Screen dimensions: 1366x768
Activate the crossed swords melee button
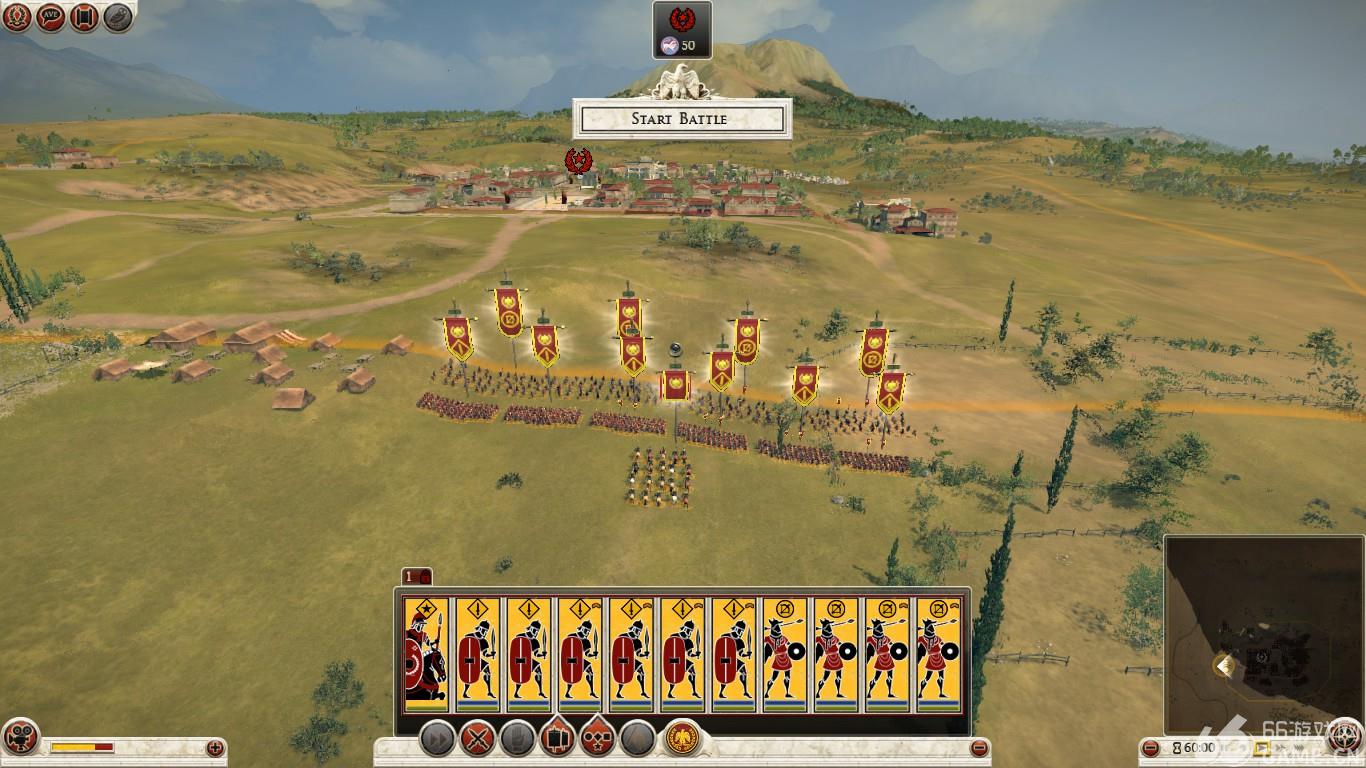coord(478,740)
